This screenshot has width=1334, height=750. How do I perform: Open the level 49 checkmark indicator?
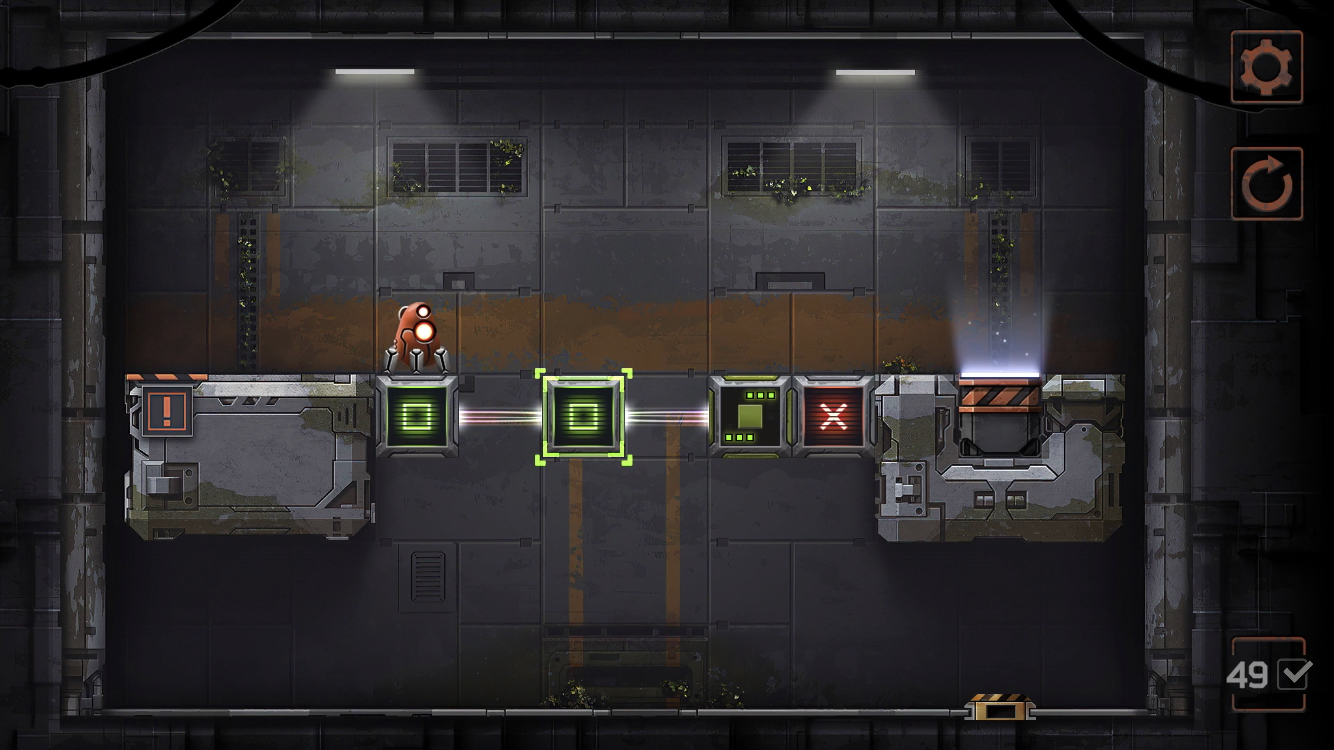tap(1269, 675)
